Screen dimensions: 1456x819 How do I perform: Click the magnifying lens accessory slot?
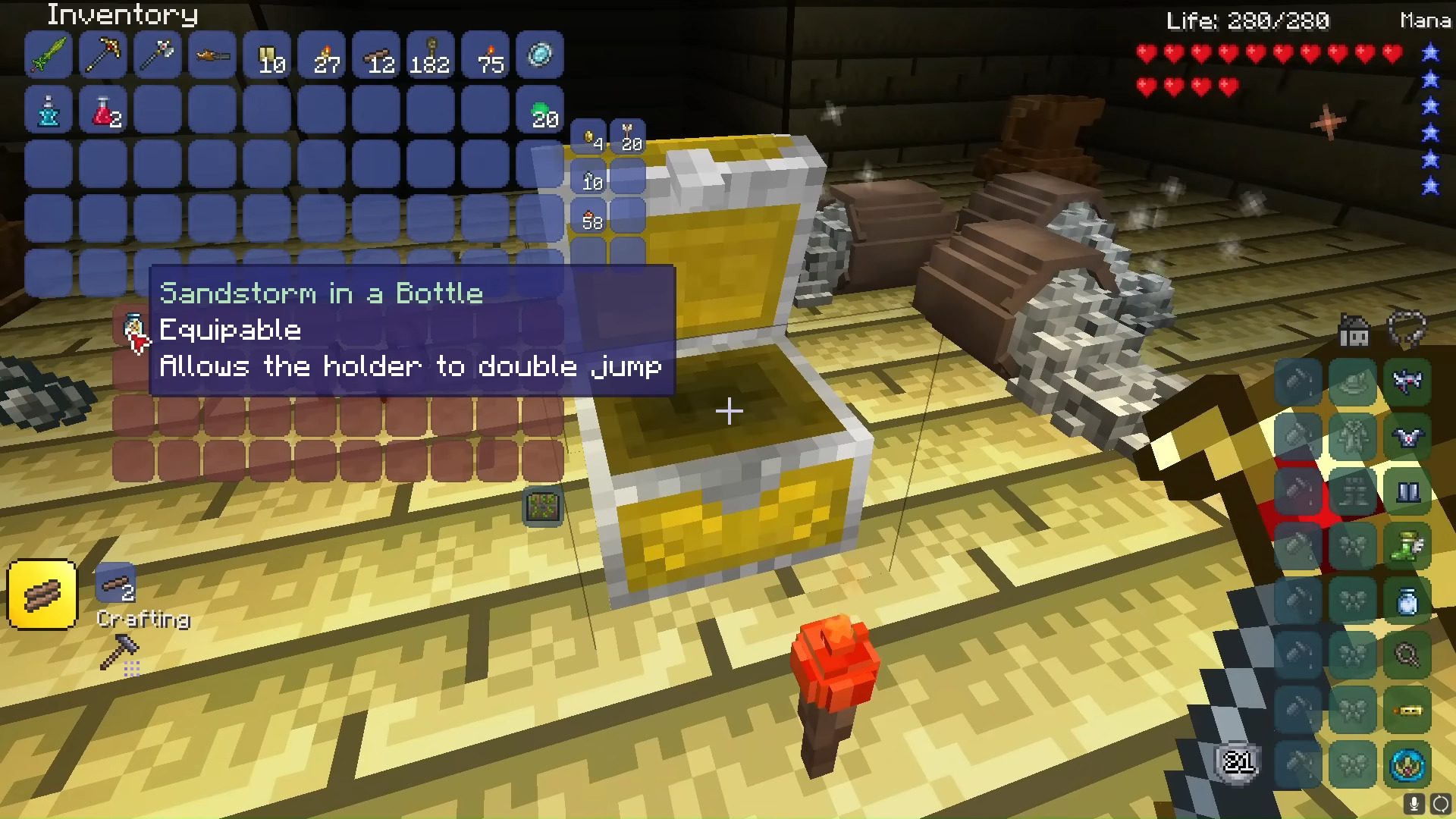click(1407, 656)
